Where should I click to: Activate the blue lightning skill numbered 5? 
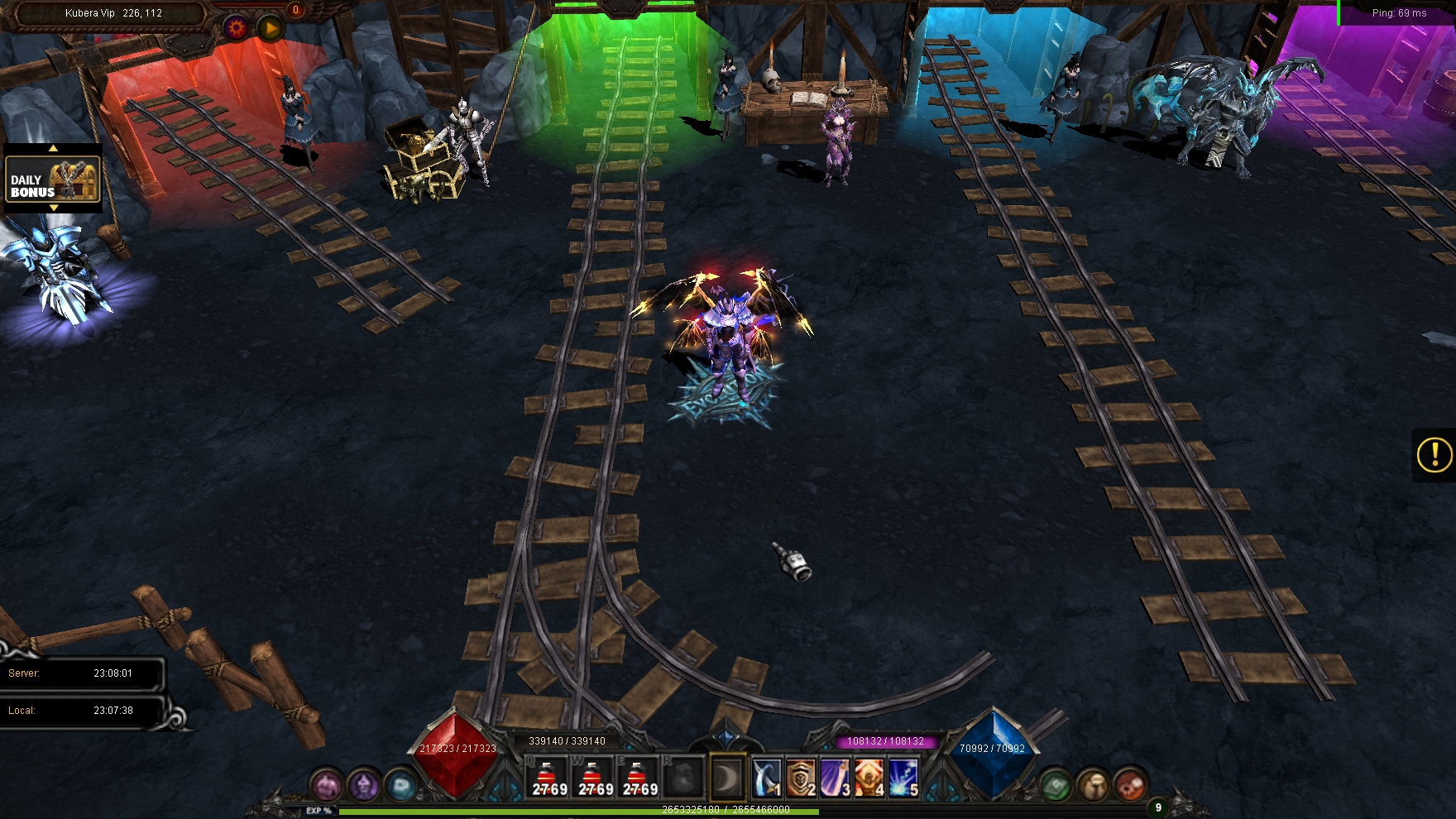click(903, 778)
